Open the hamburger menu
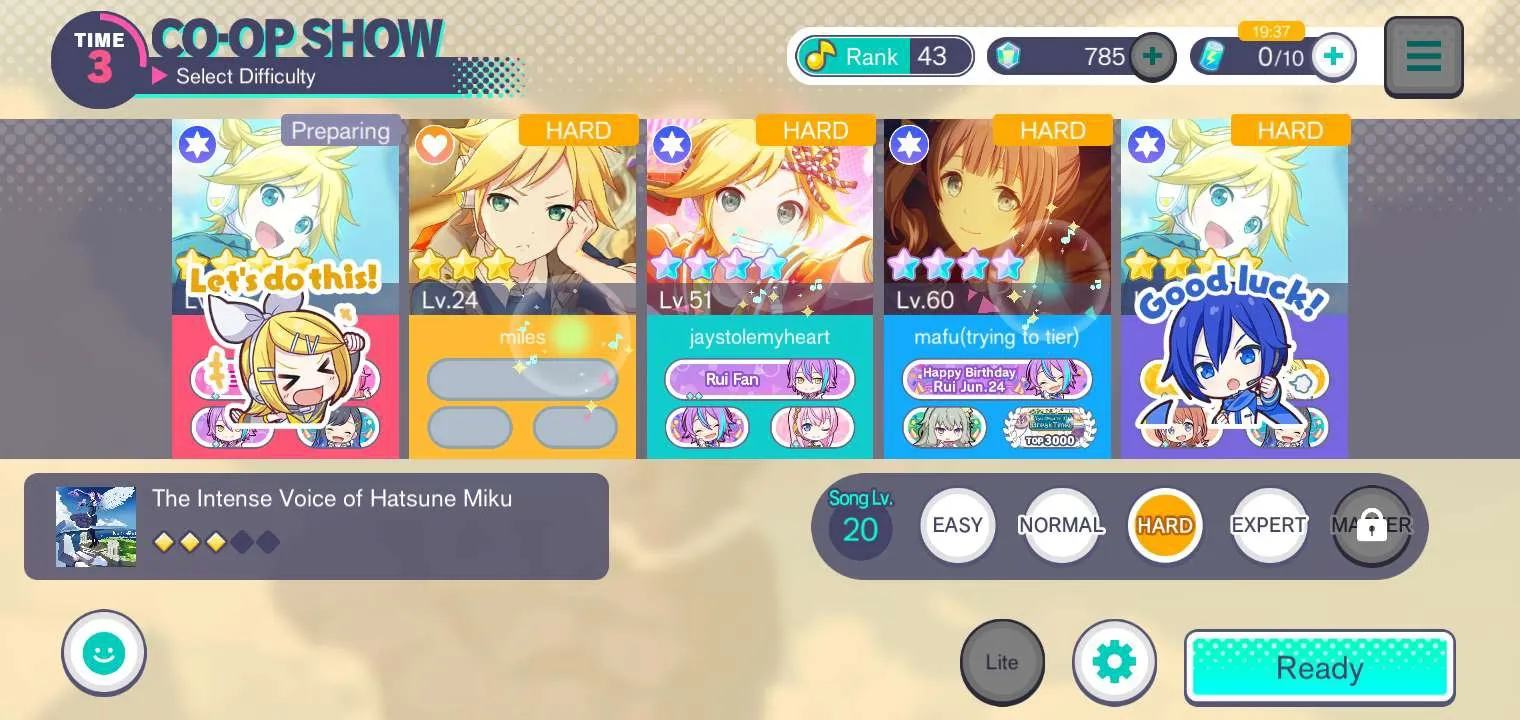Image resolution: width=1520 pixels, height=720 pixels. (x=1423, y=57)
